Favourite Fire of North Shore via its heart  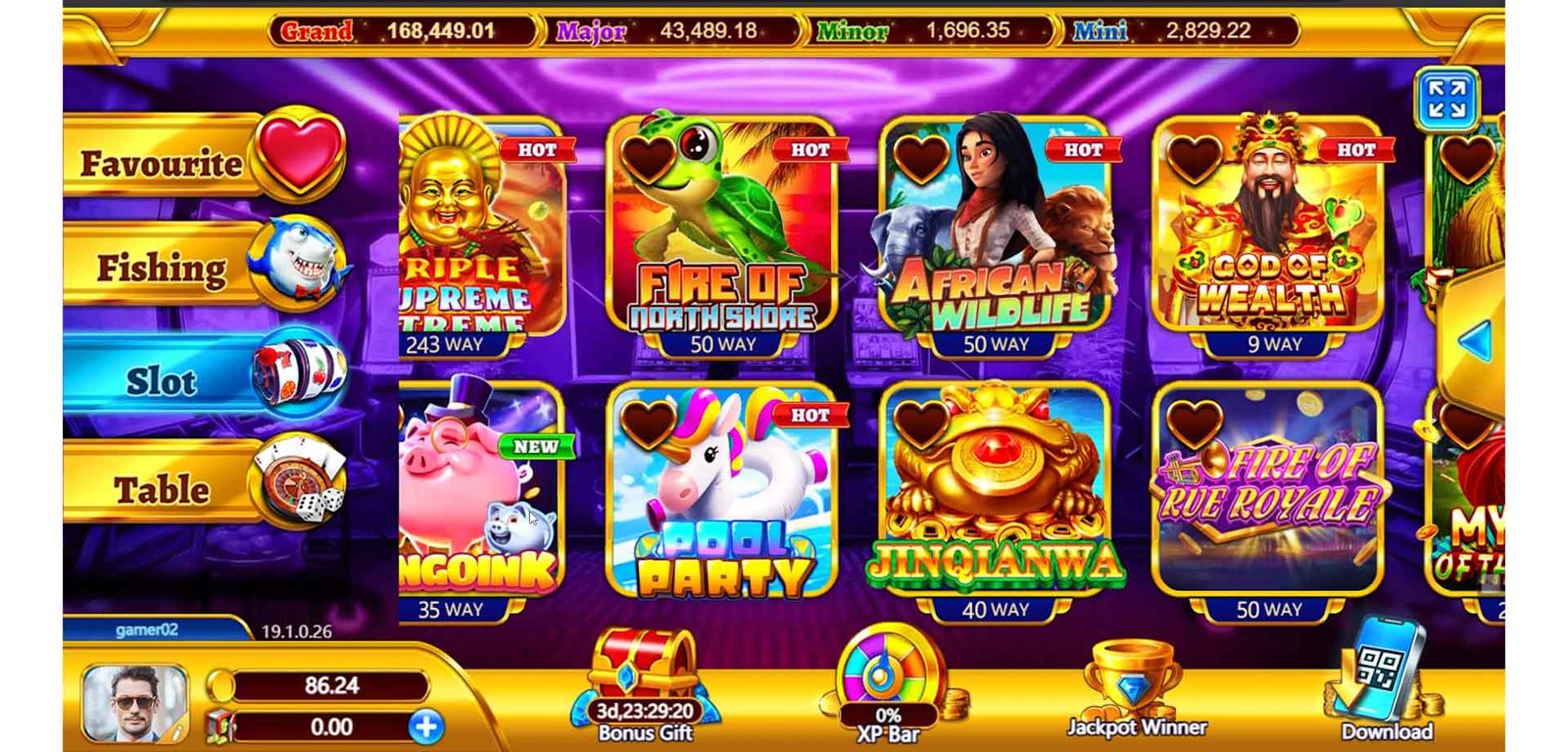point(648,159)
